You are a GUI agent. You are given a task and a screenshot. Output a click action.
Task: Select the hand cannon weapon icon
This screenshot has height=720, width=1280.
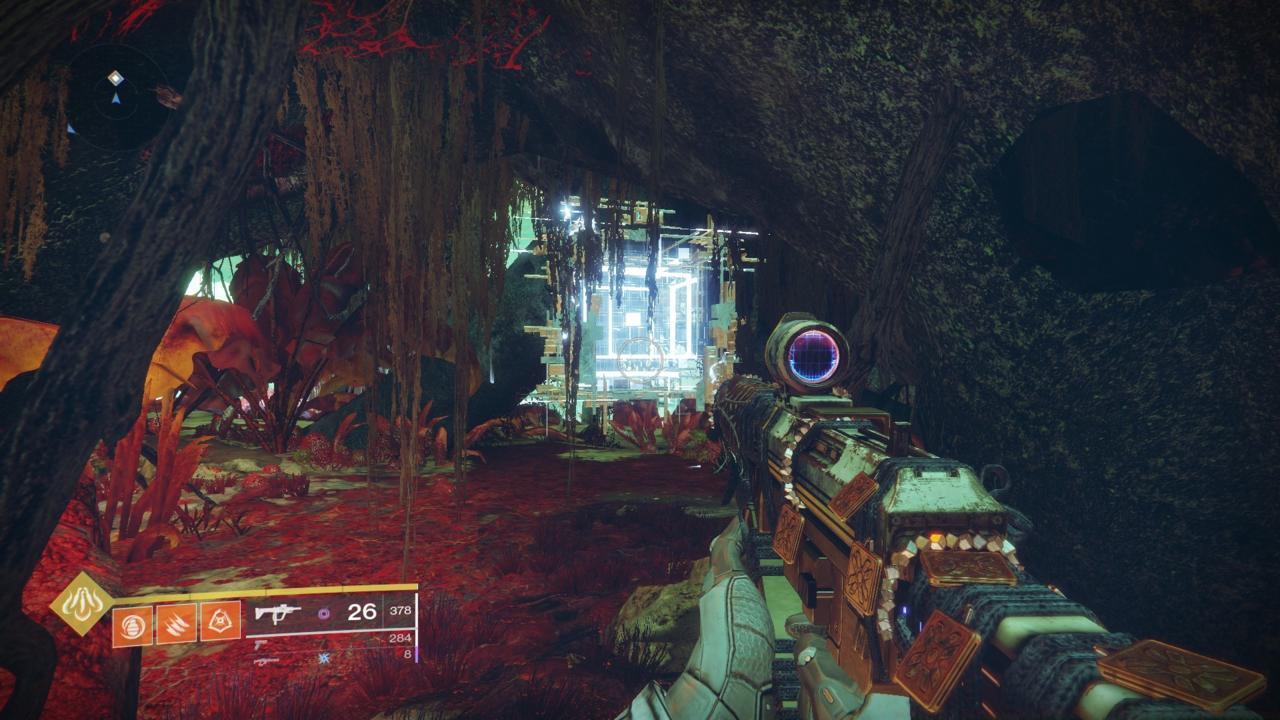tap(260, 644)
